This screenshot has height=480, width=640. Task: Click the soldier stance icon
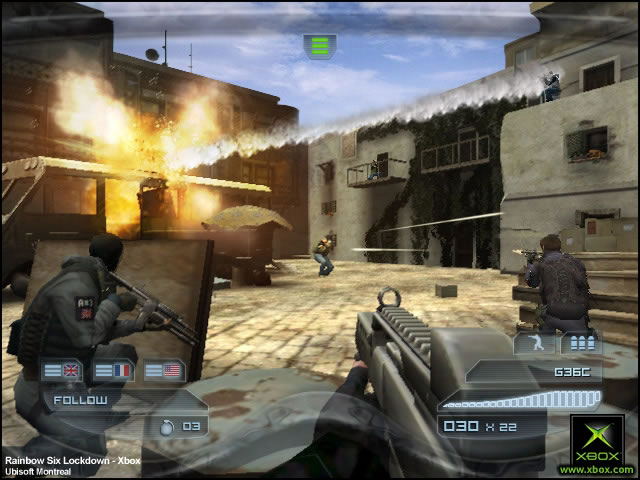(534, 345)
